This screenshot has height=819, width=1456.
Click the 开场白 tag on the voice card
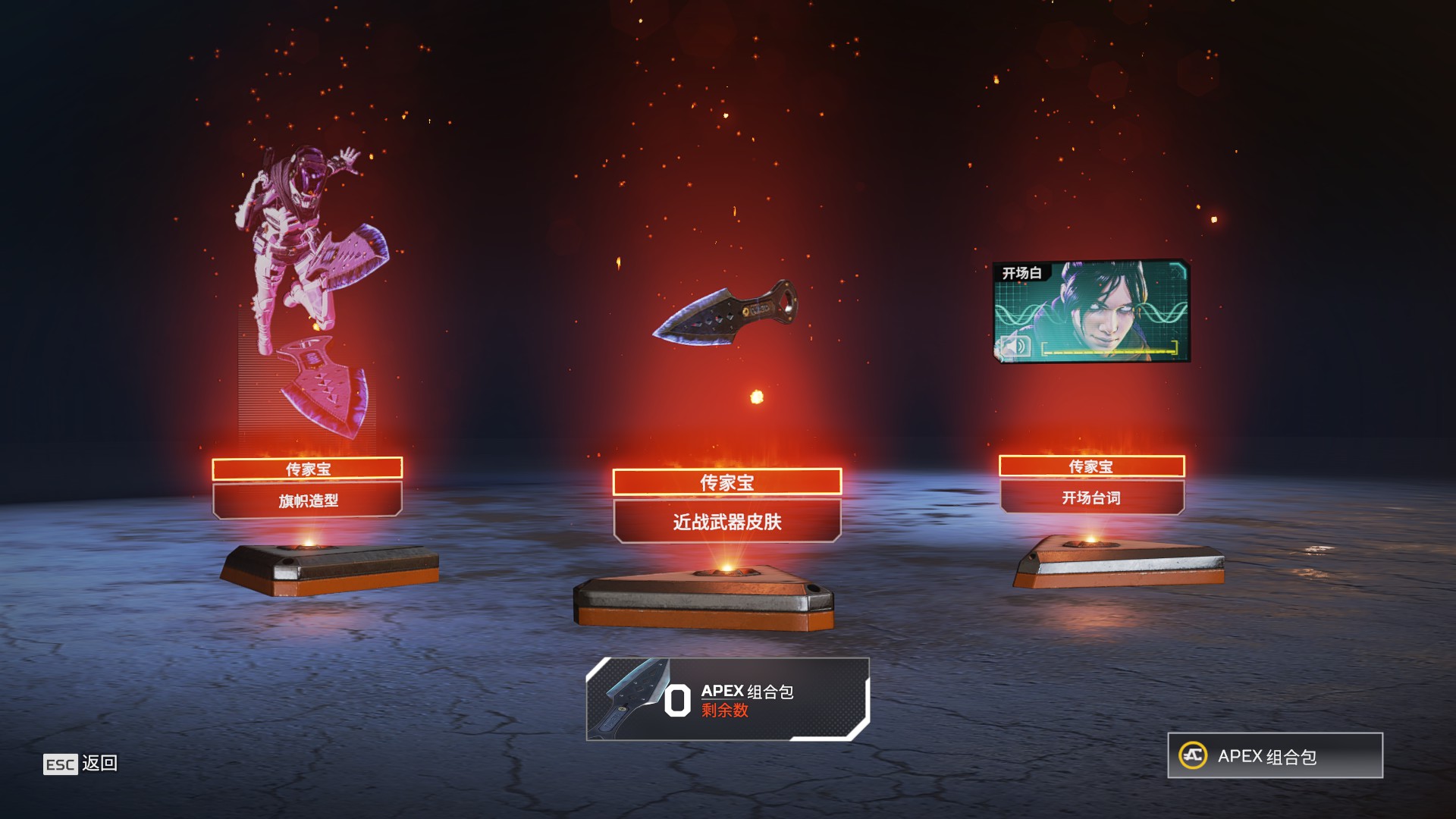1022,272
